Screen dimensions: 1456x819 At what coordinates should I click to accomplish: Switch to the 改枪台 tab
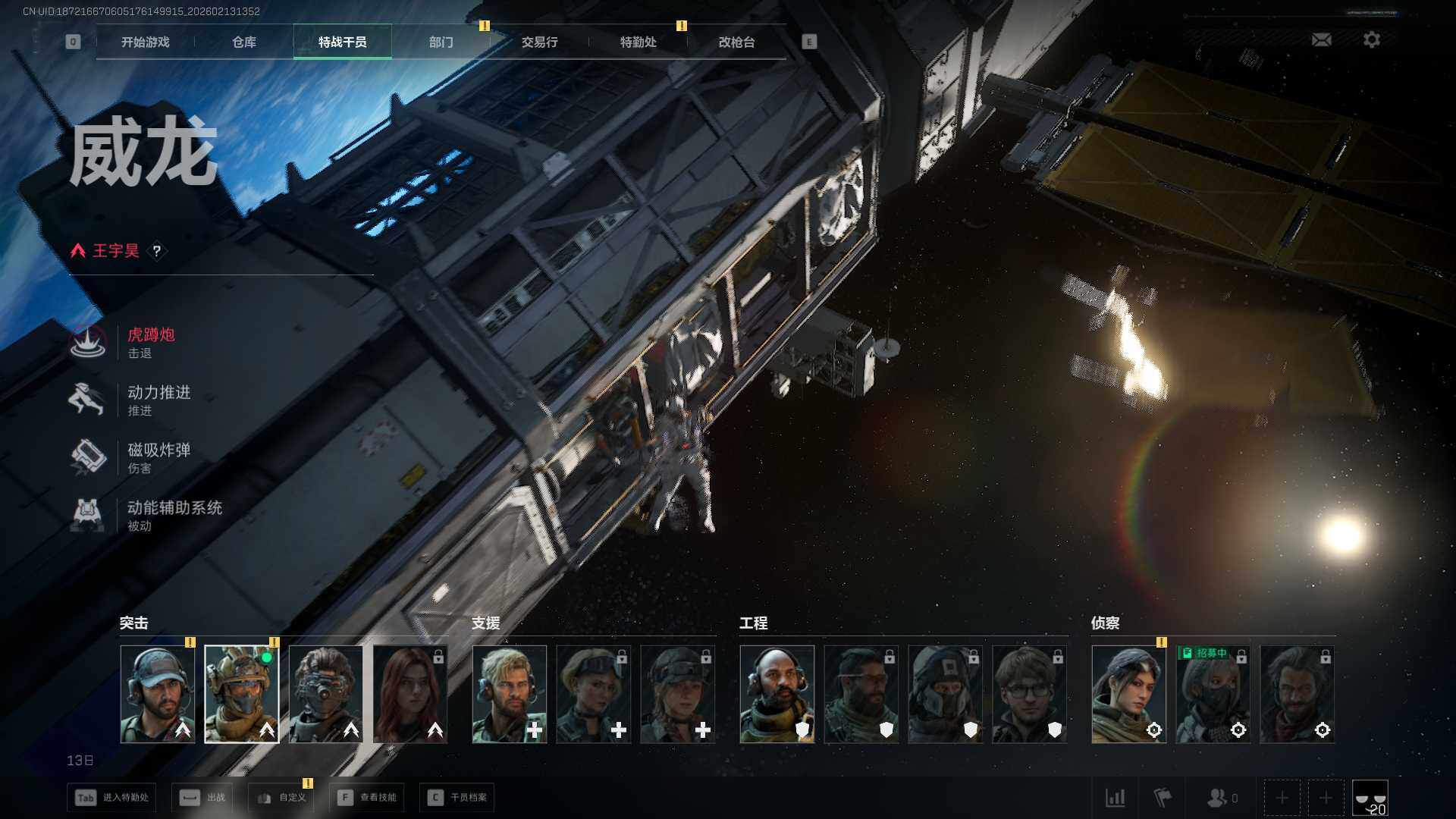[737, 42]
